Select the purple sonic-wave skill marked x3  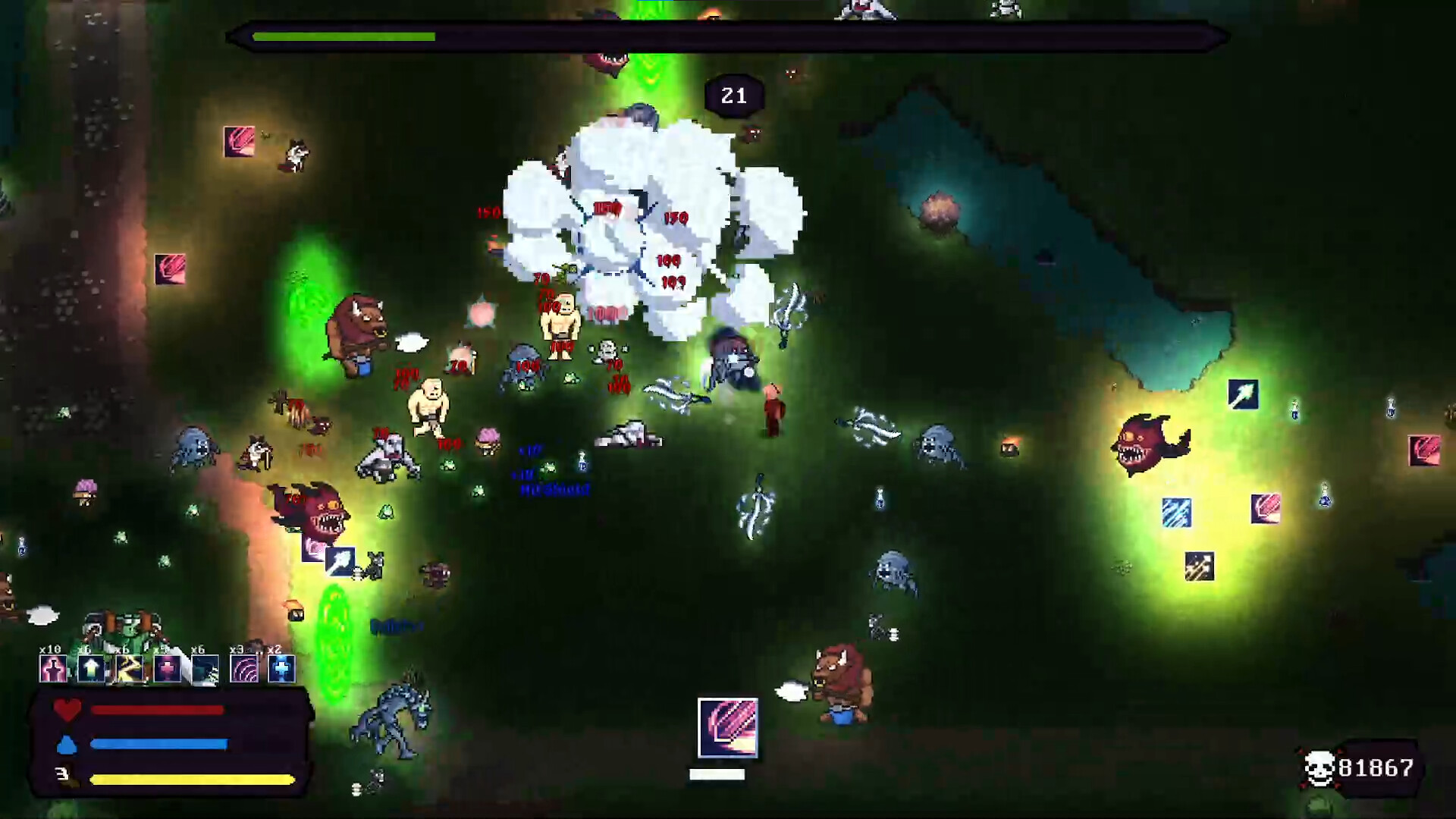pos(243,670)
